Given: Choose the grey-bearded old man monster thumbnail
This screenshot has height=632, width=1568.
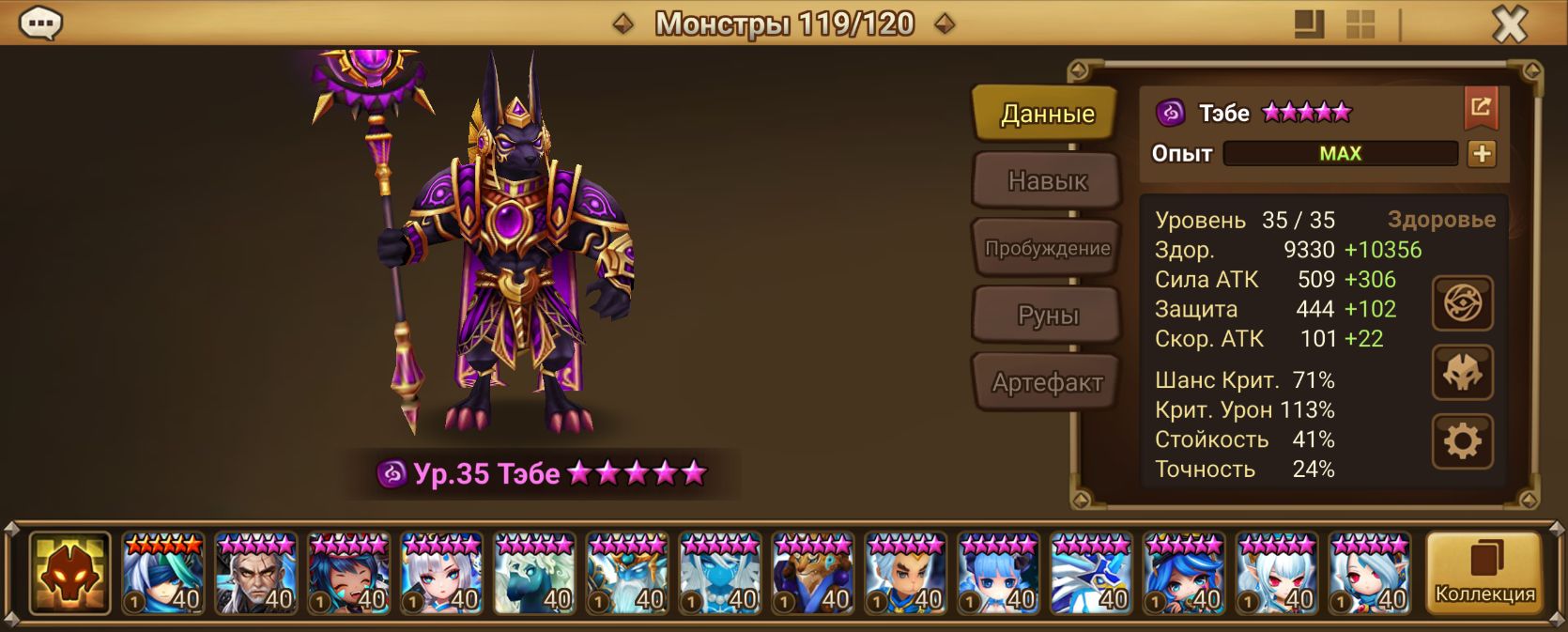Looking at the screenshot, I should [x=255, y=573].
